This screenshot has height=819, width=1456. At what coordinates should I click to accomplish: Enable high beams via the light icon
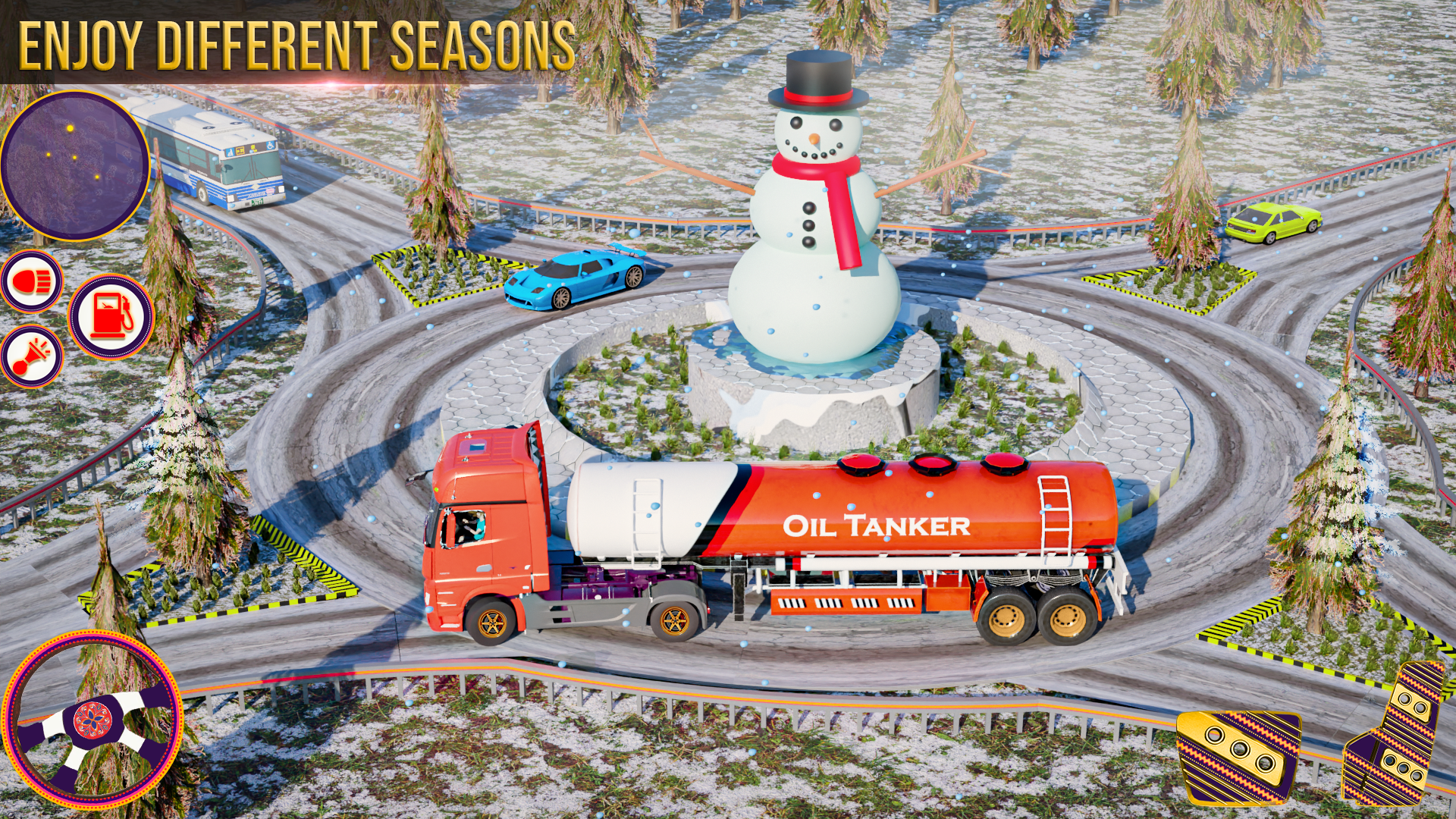[x=32, y=281]
